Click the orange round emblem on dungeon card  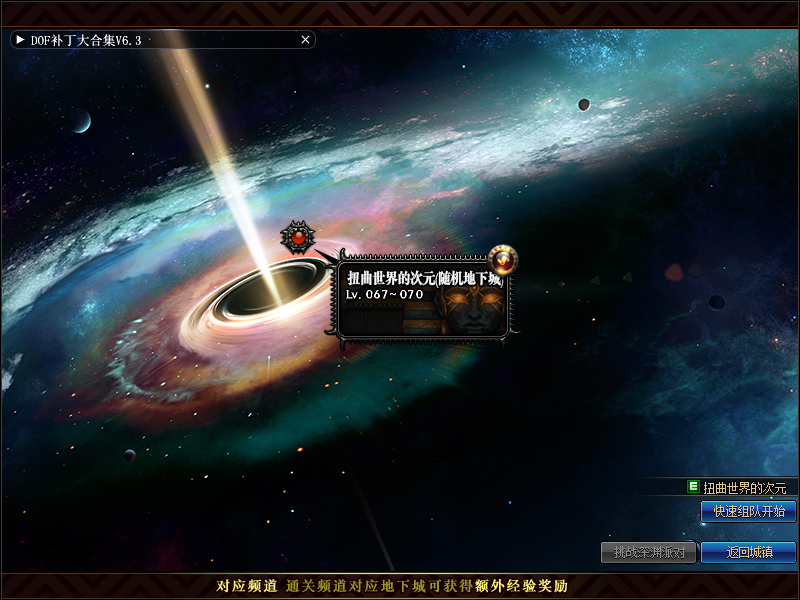coord(503,260)
